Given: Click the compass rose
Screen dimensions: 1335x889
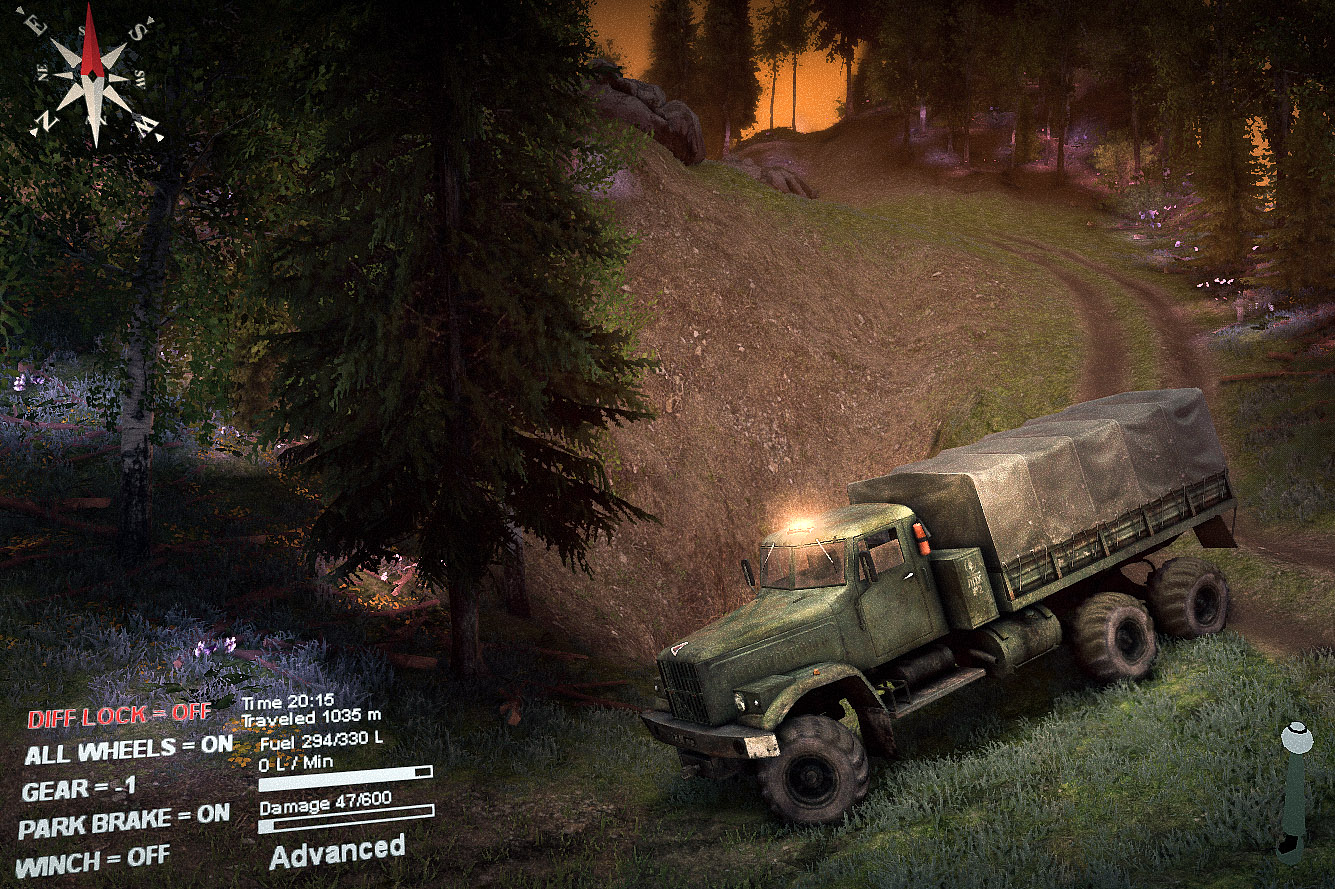Looking at the screenshot, I should point(92,73).
